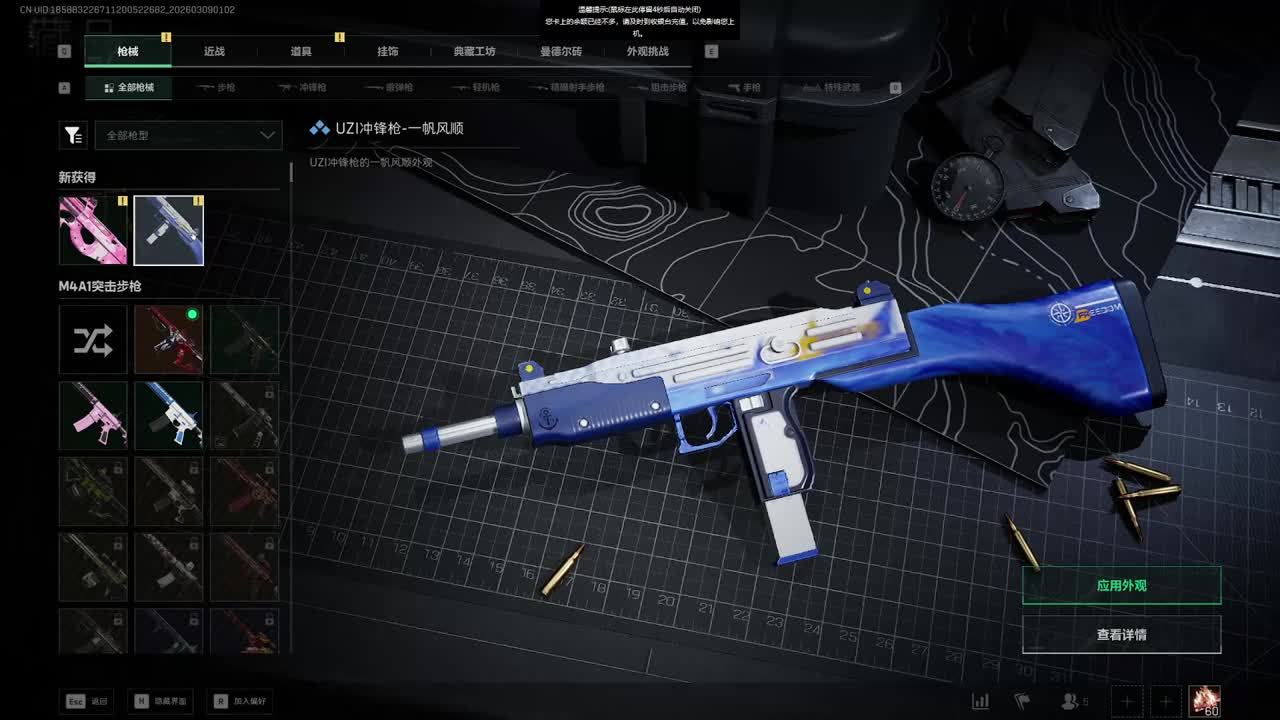
Task: Switch to the 近战 melee tab
Action: click(x=214, y=51)
